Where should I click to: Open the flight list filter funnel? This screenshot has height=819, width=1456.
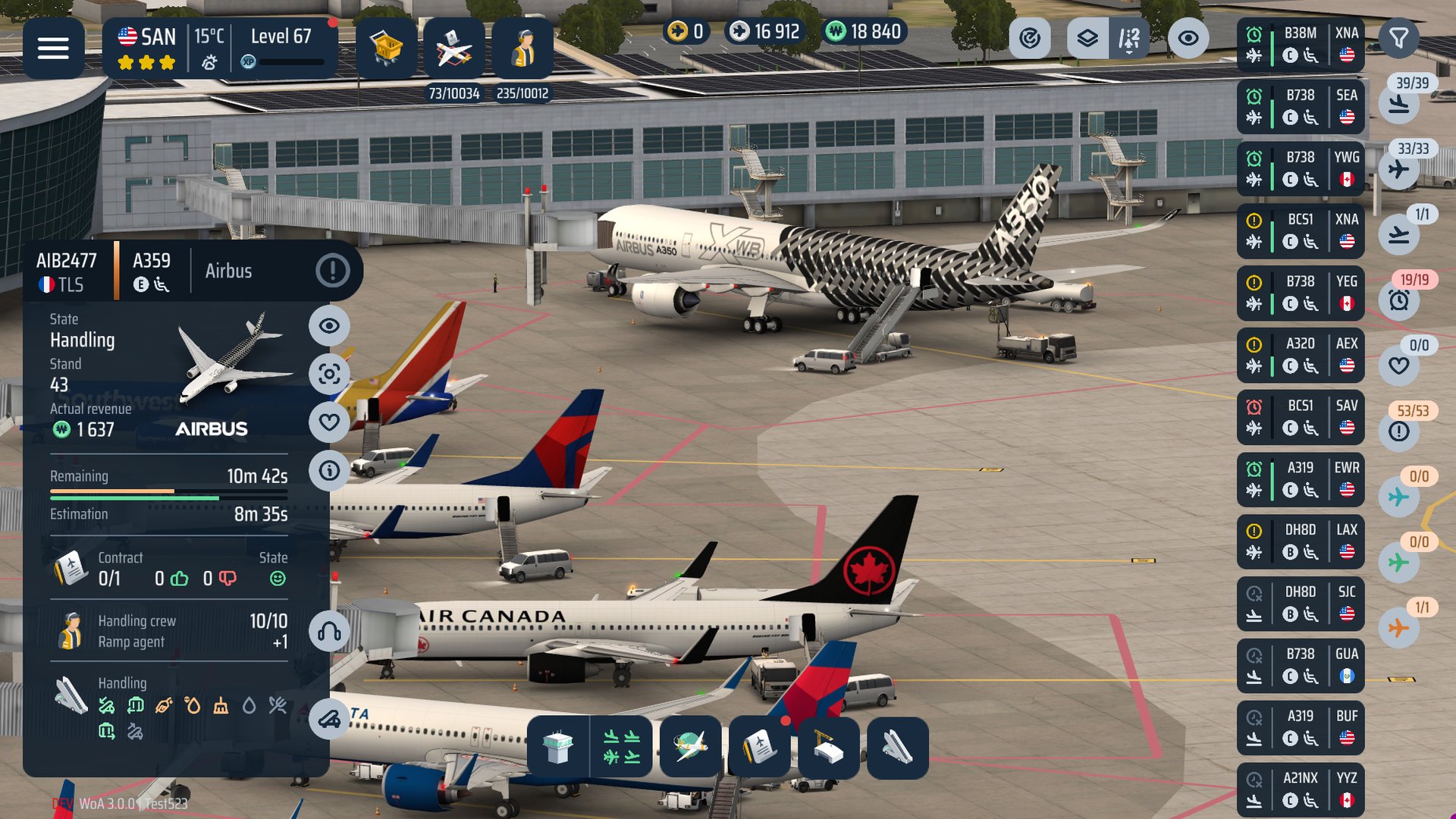pyautogui.click(x=1398, y=38)
